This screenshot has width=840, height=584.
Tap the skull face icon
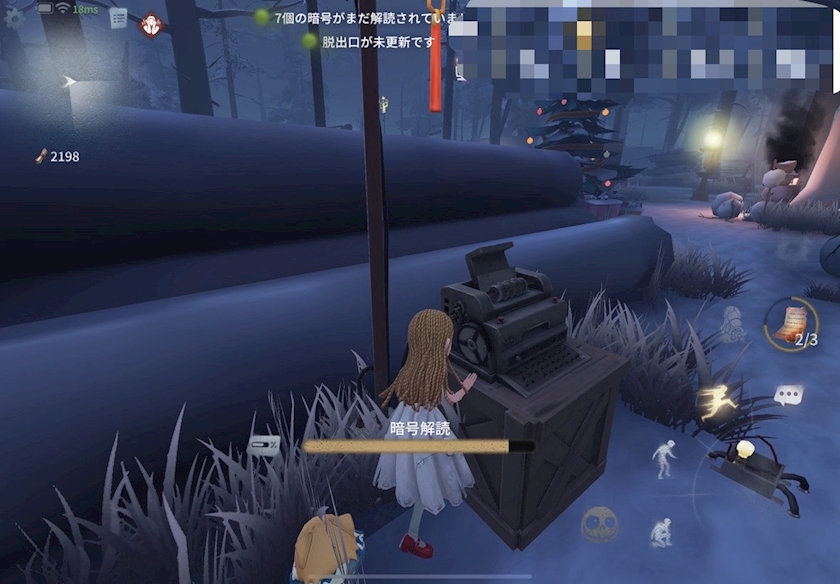click(599, 523)
